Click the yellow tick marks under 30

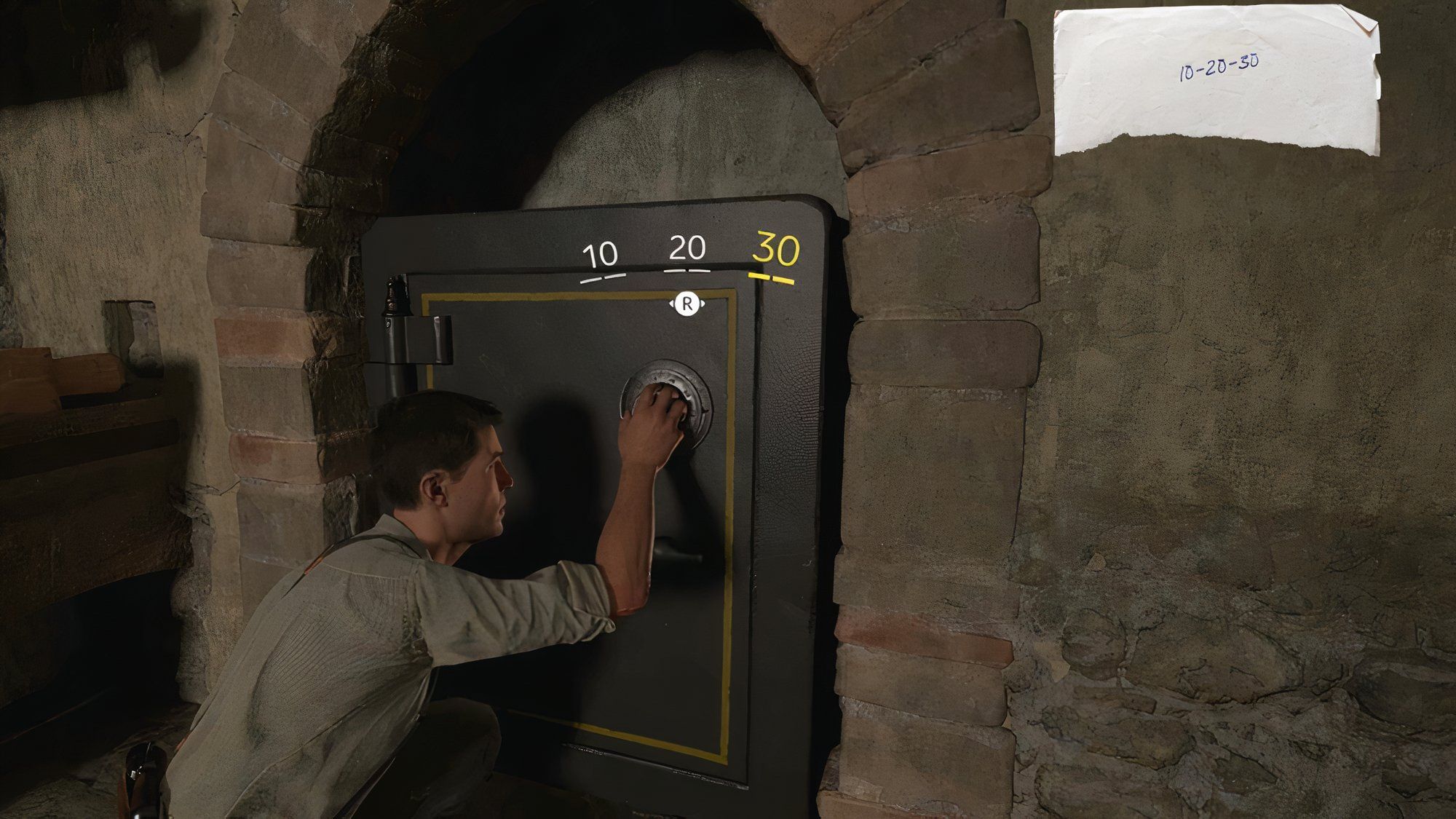coord(772,279)
